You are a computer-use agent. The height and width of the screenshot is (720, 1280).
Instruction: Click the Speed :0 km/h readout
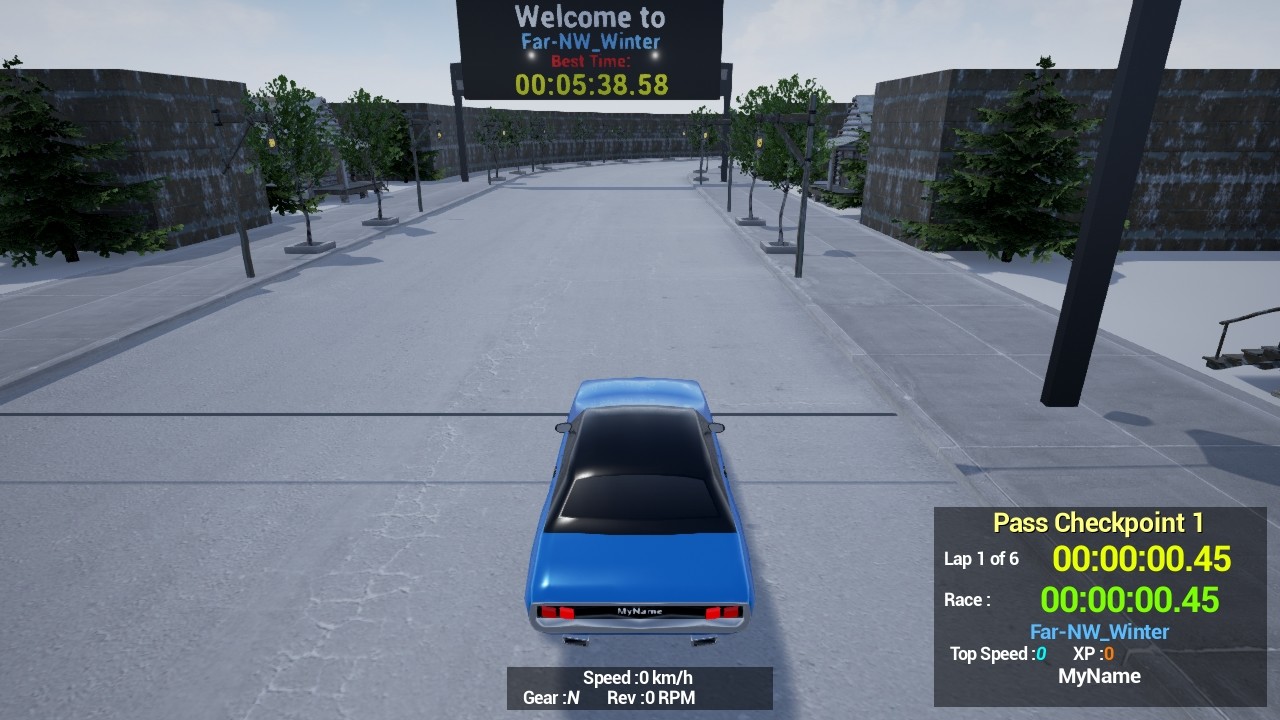coord(640,677)
